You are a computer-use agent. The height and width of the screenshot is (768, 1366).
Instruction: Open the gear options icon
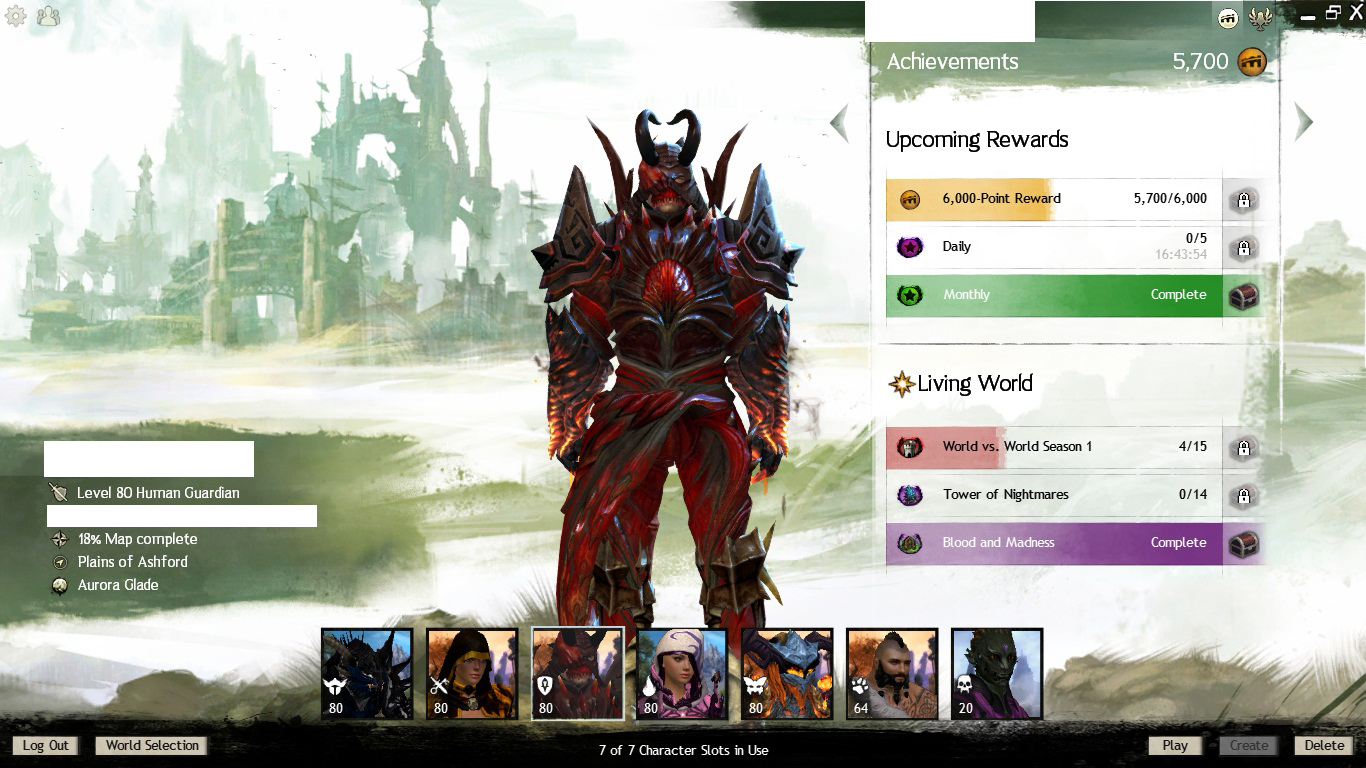(16, 16)
